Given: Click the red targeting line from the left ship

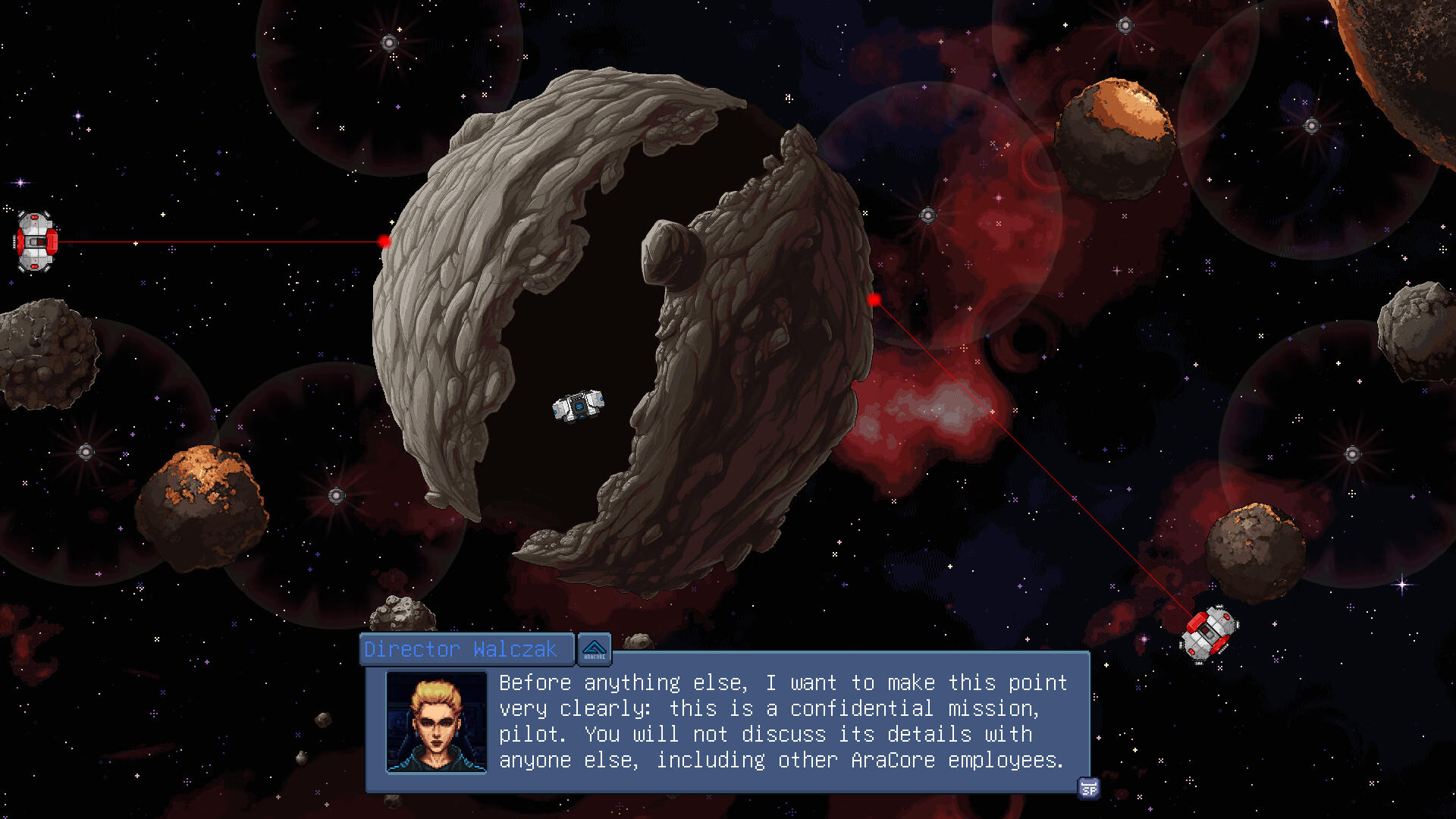Looking at the screenshot, I should (x=220, y=240).
